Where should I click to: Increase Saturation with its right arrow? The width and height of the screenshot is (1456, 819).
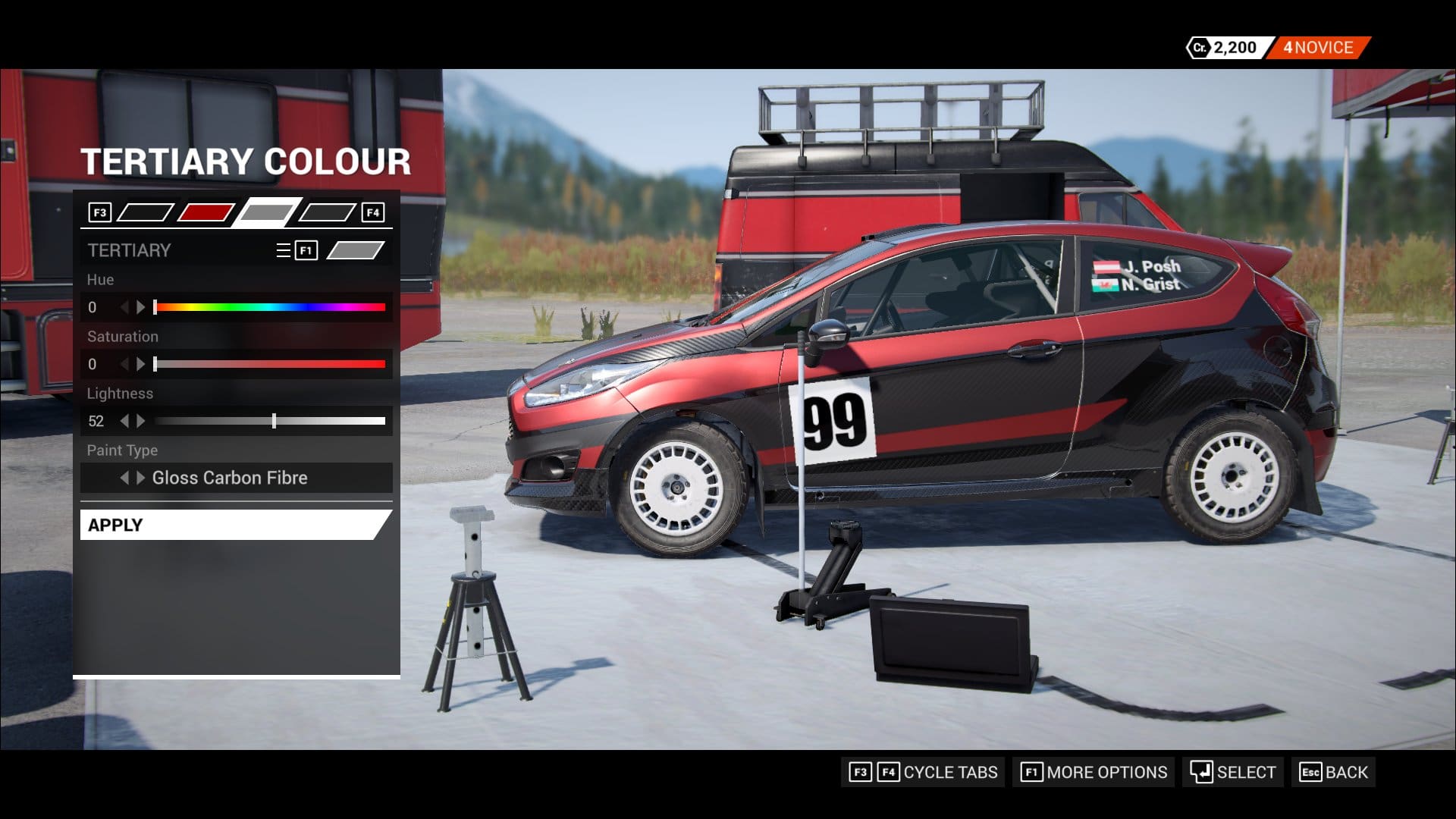click(x=140, y=364)
